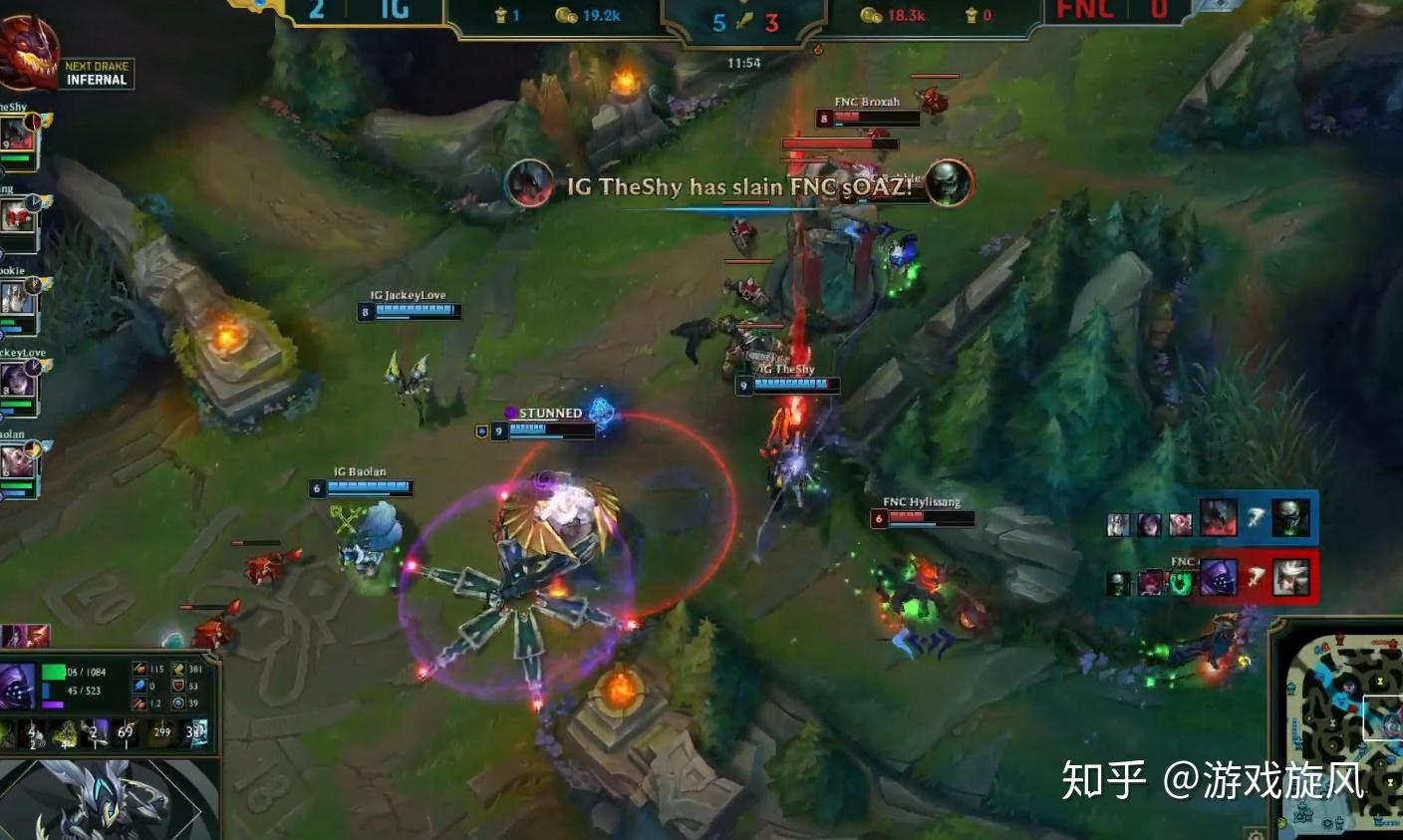
Task: Click the ability power stat icon
Action: click(140, 687)
